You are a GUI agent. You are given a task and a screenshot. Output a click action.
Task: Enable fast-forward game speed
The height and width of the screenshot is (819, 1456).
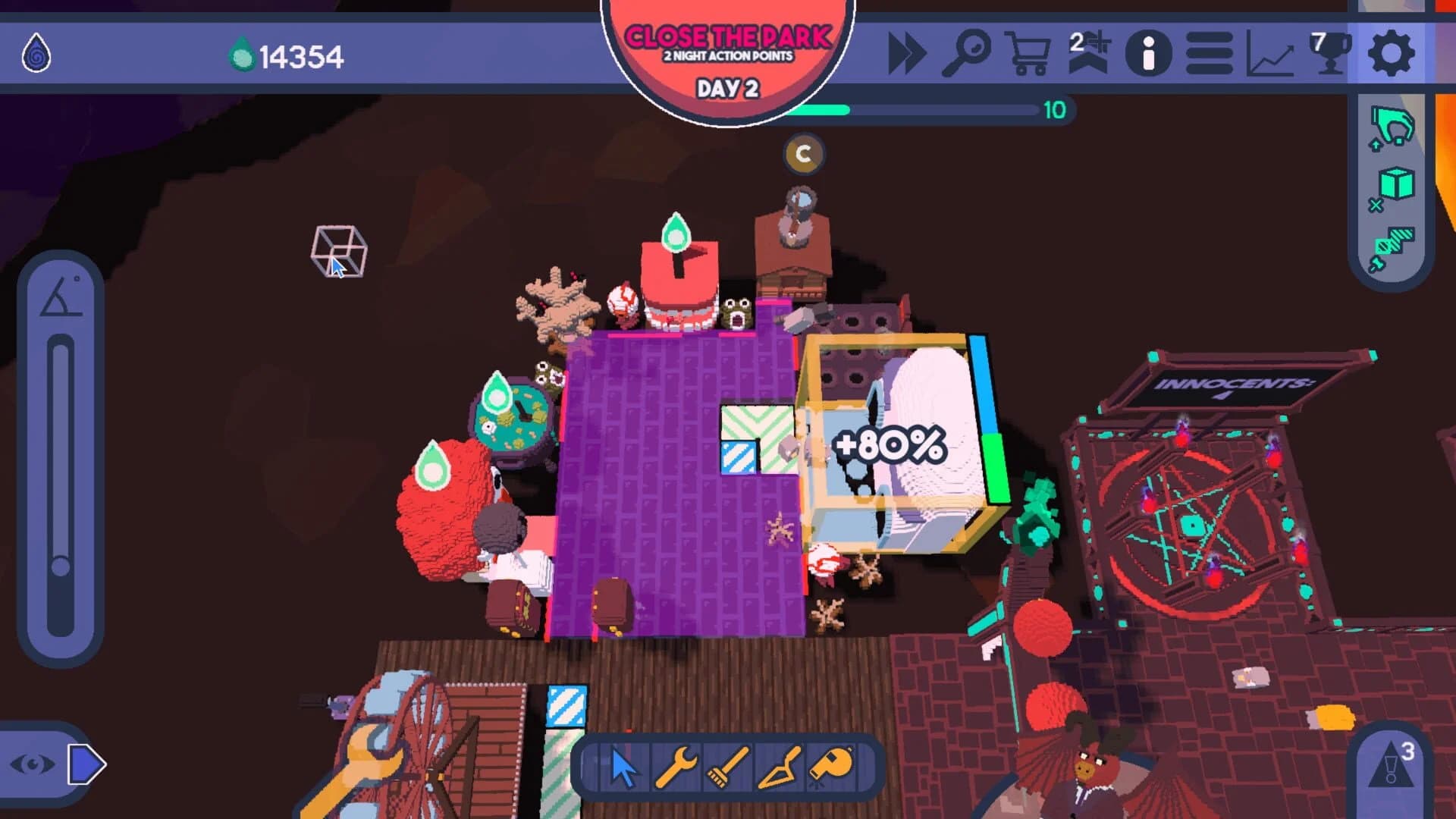coord(908,53)
